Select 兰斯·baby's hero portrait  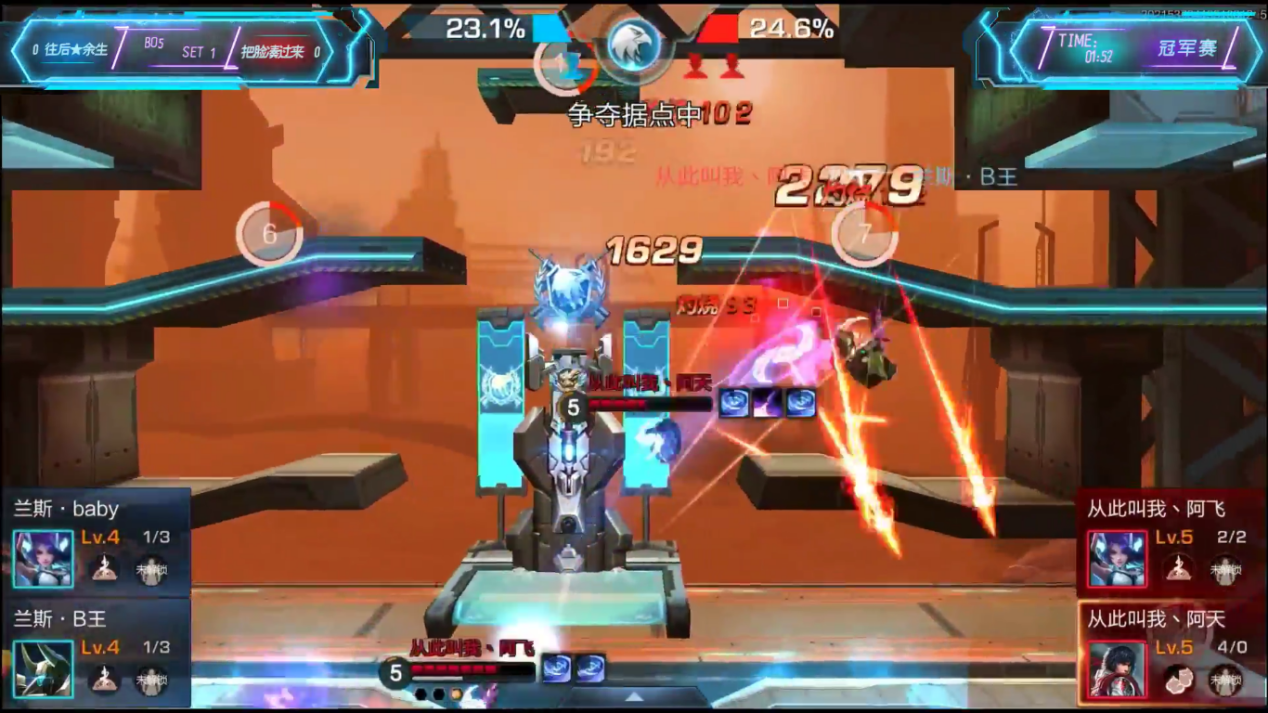coord(43,558)
